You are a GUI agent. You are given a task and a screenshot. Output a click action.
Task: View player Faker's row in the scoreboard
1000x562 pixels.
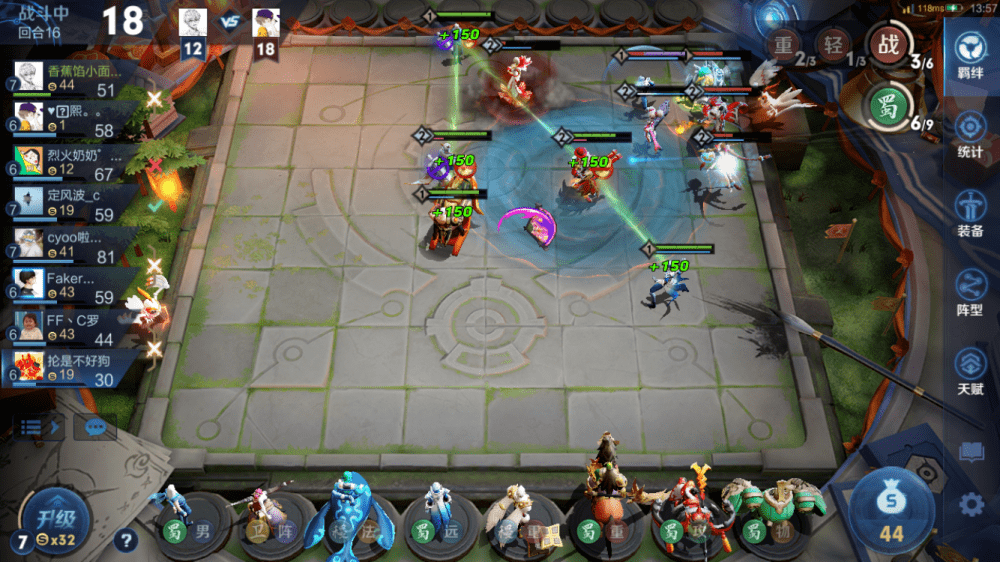pos(68,286)
